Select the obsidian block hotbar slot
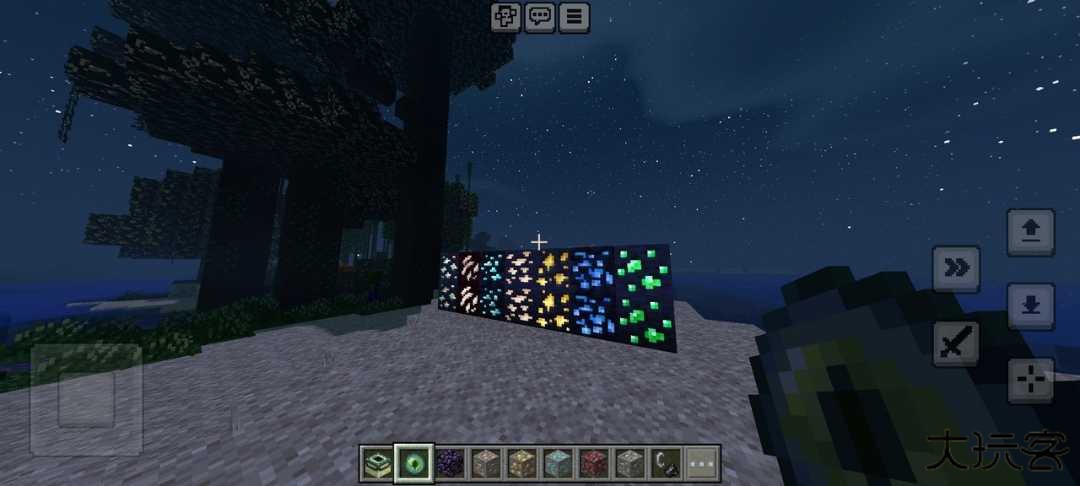This screenshot has height=486, width=1080. click(x=450, y=463)
